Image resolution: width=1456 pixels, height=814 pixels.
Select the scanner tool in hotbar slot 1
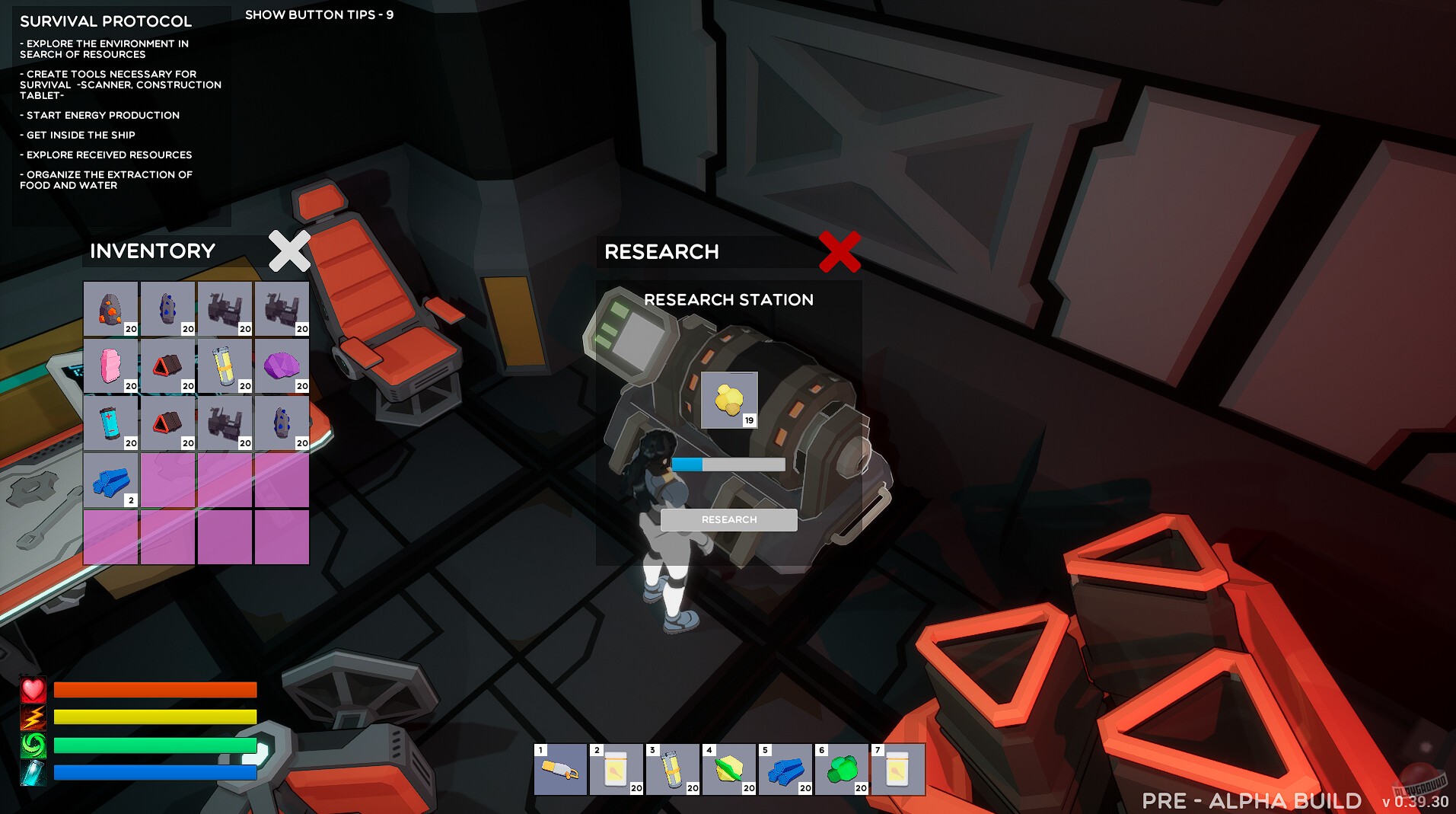click(559, 769)
